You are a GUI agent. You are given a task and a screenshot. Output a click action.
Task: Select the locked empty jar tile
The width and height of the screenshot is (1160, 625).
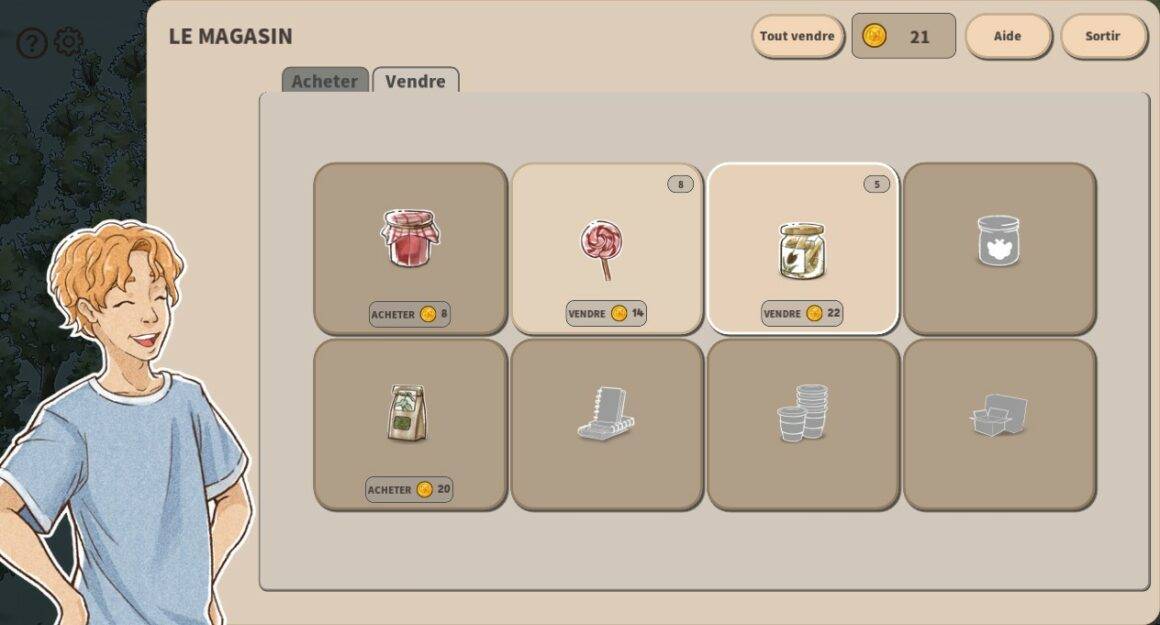(x=999, y=248)
